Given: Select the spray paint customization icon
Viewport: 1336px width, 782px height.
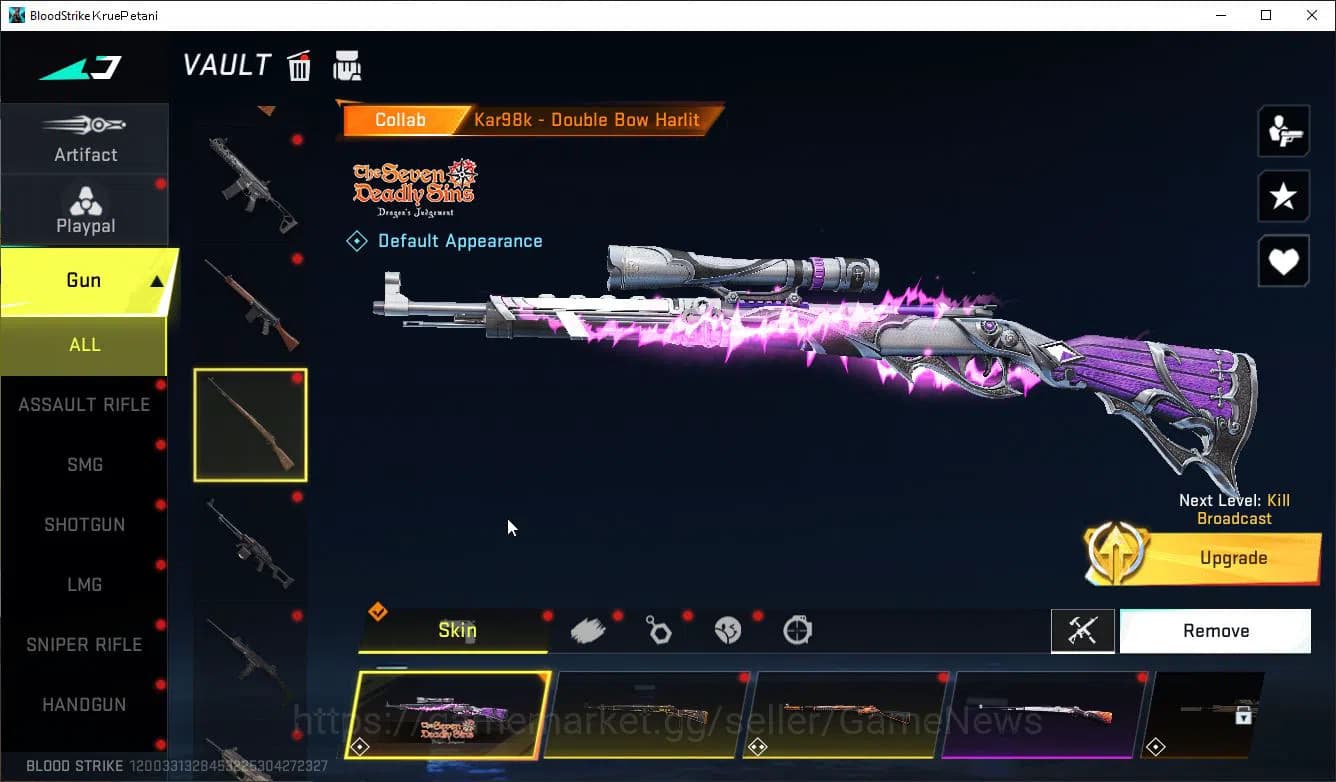Looking at the screenshot, I should click(x=589, y=630).
